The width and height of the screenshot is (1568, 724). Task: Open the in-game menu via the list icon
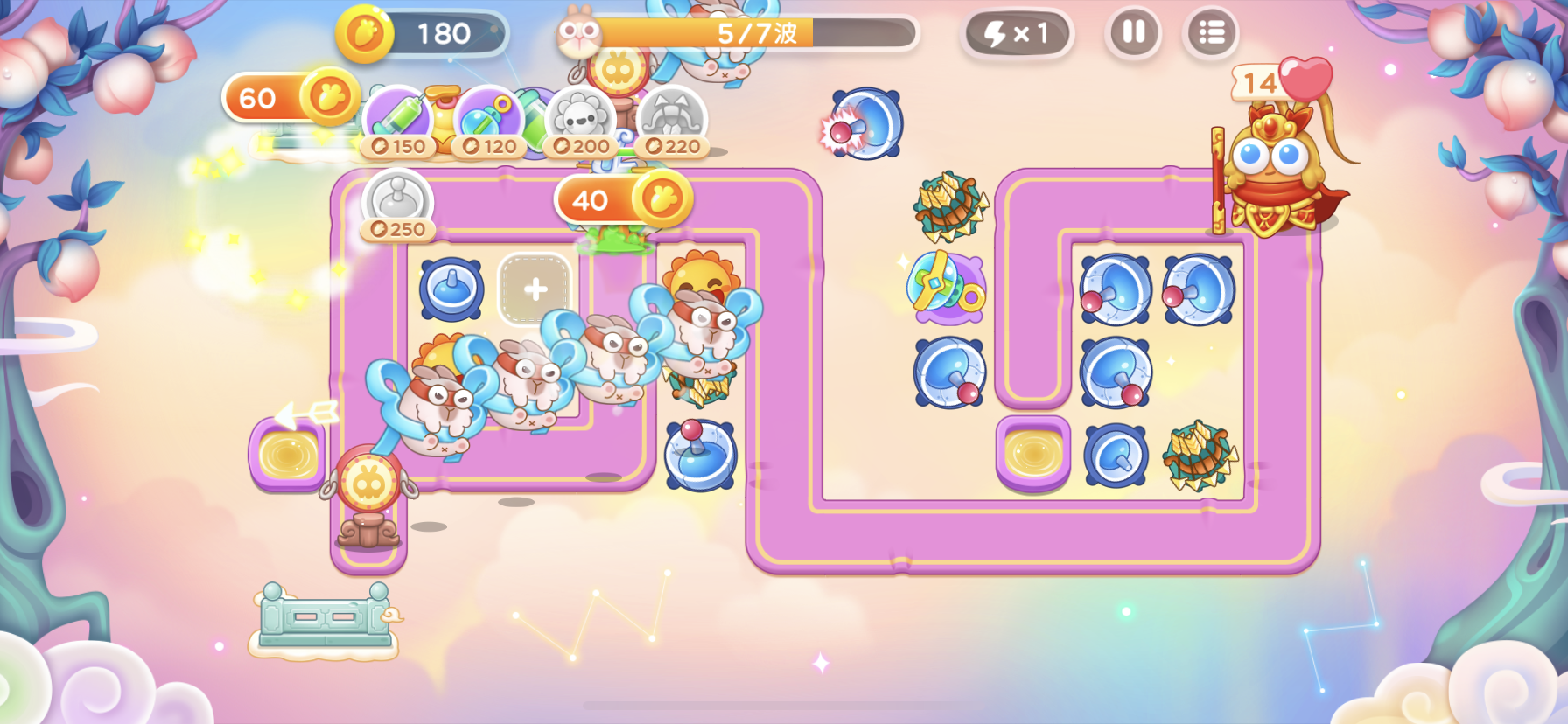point(1212,33)
